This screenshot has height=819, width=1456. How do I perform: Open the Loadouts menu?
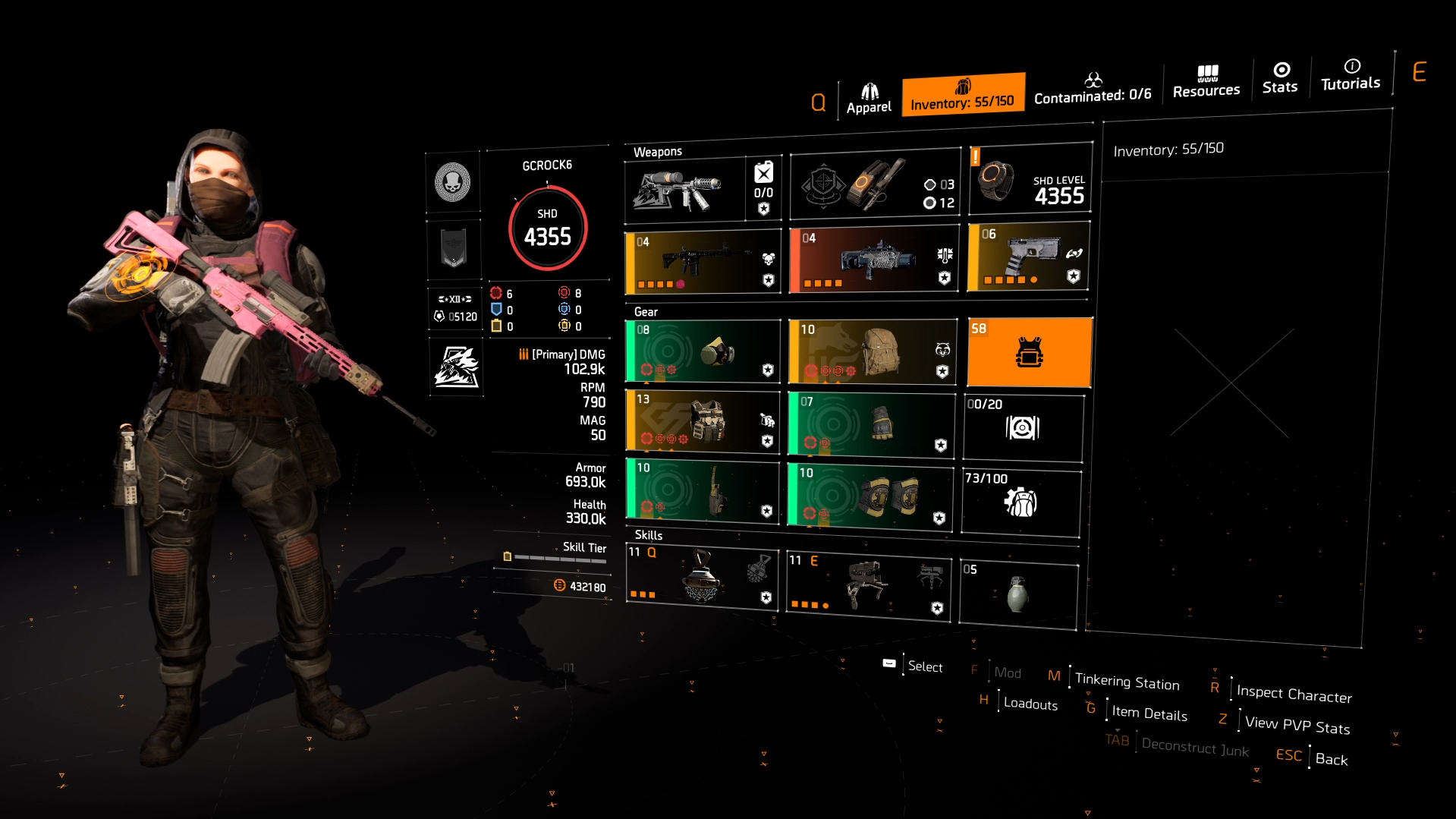tap(1030, 704)
